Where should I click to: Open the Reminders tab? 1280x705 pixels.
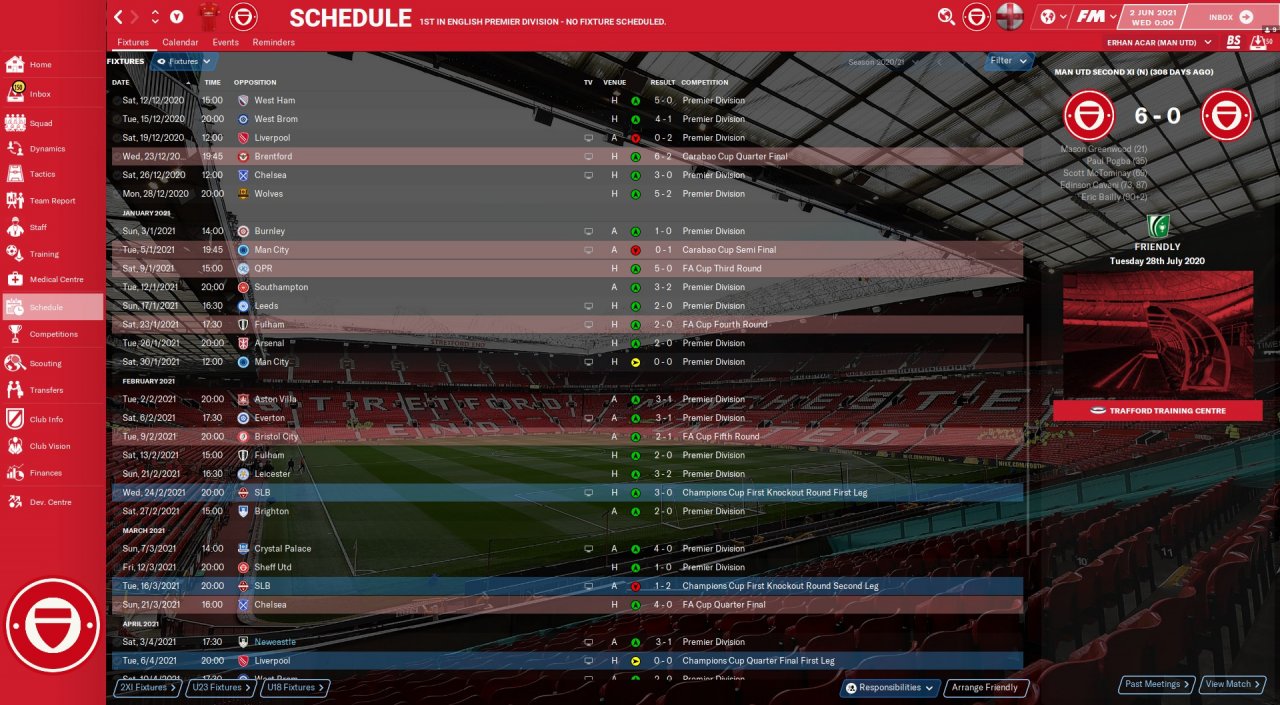(x=273, y=43)
